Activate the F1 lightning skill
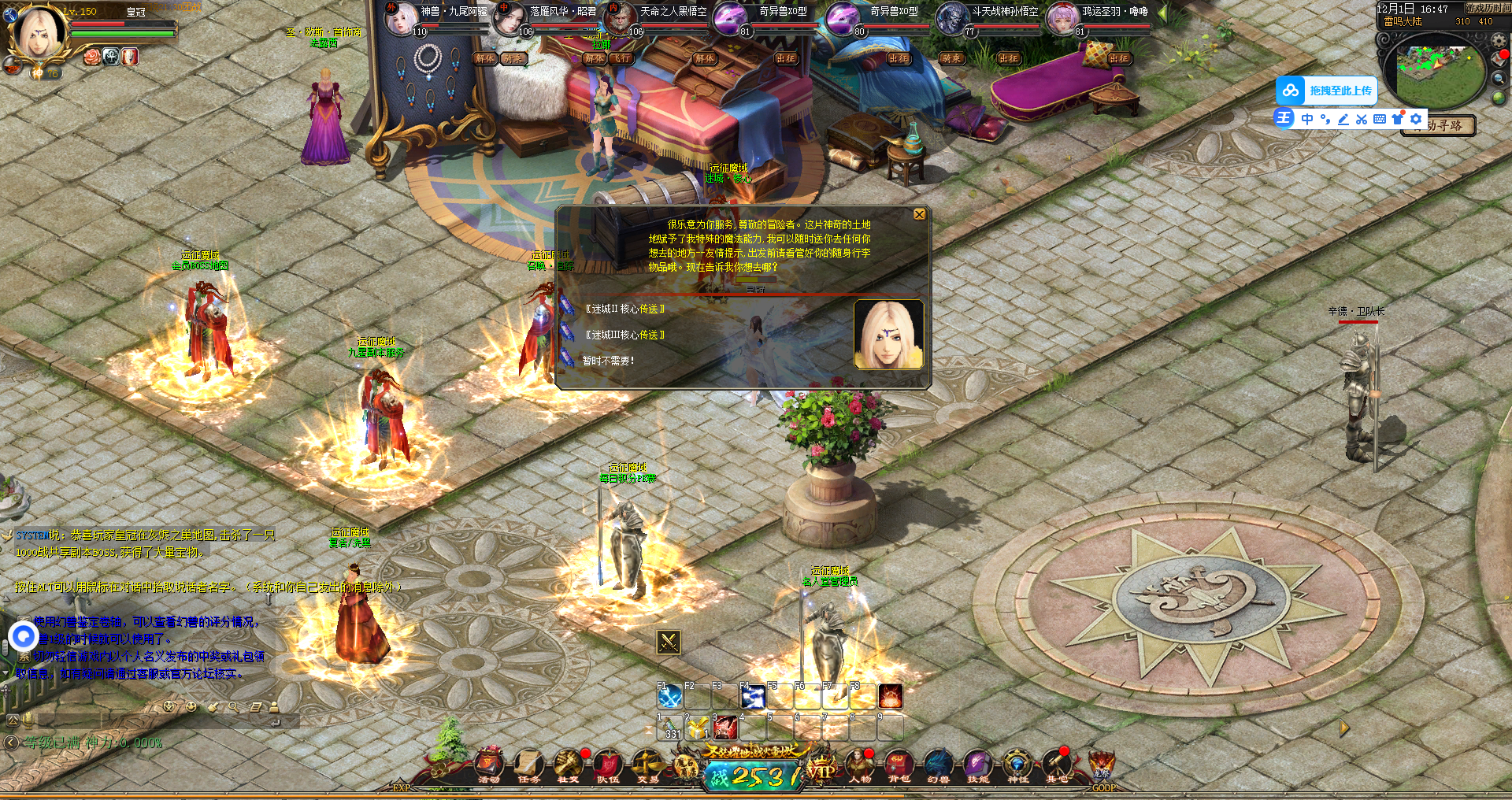Screen dimensions: 1512x800 (x=670, y=696)
